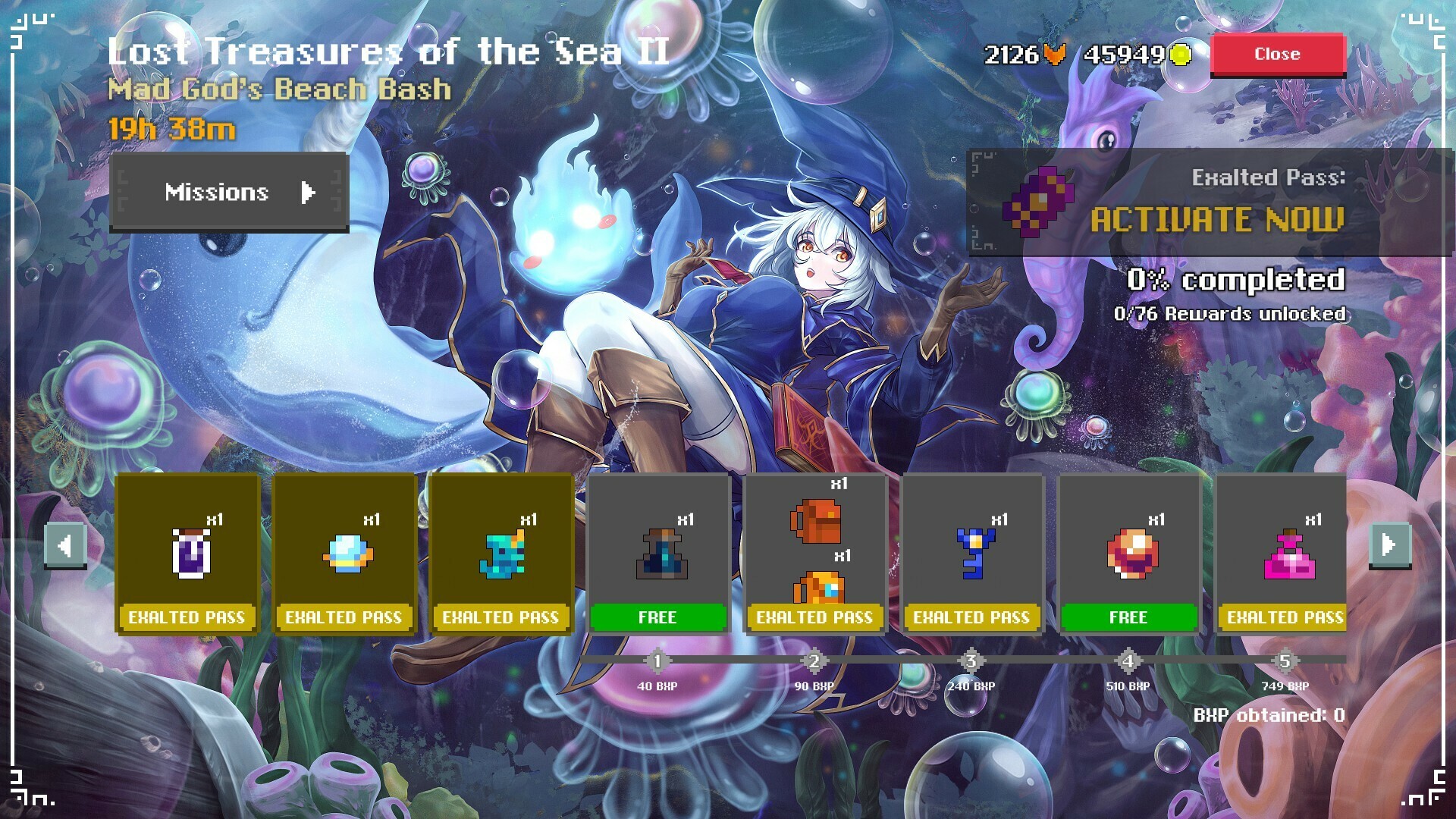This screenshot has height=819, width=1456.
Task: Click the Close button
Action: (1278, 53)
